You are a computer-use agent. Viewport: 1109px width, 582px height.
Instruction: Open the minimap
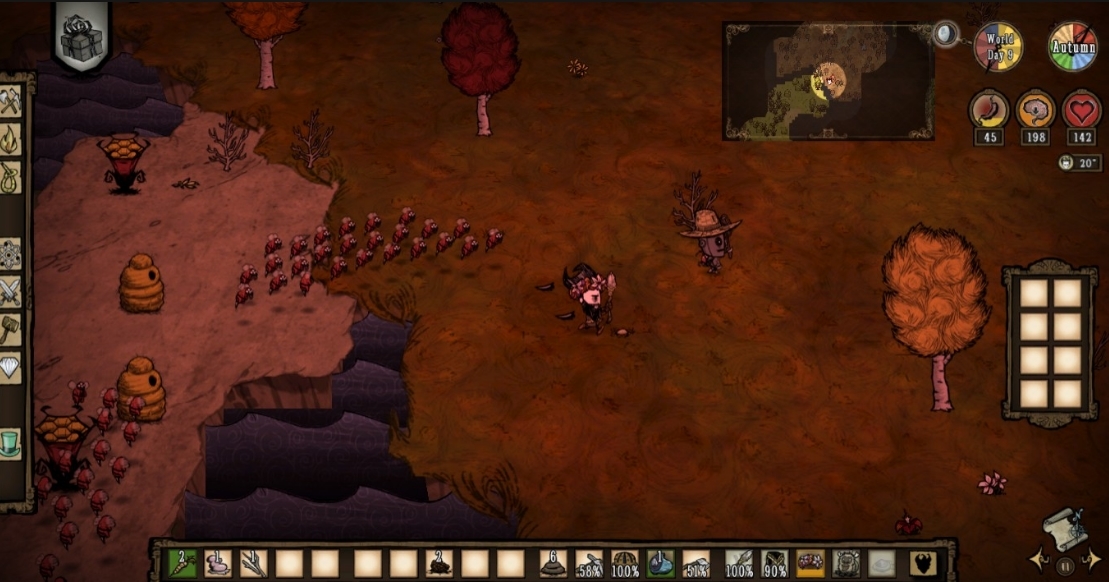click(x=828, y=82)
